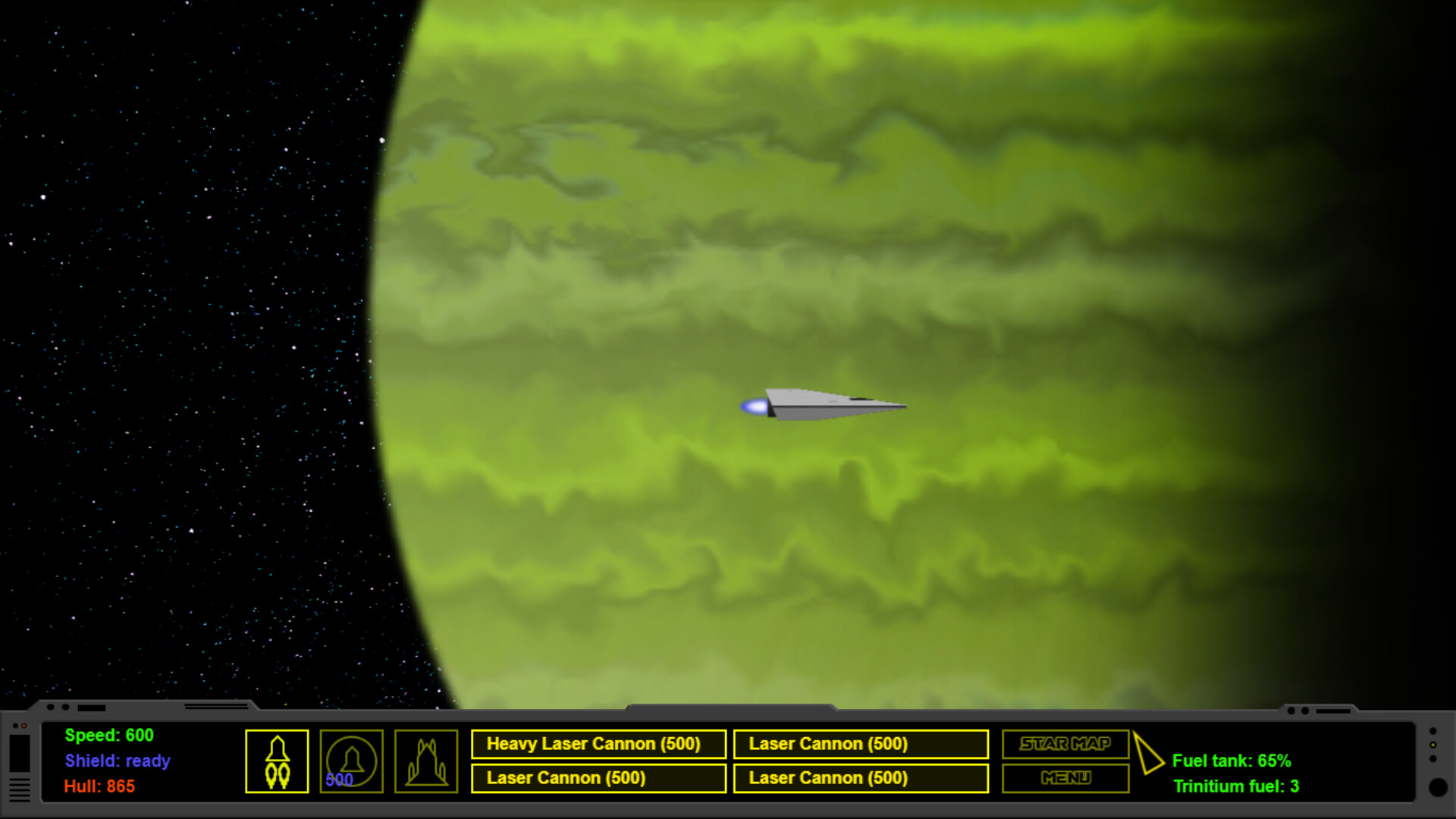This screenshot has width=1456, height=819.
Task: Toggle the Heavy Laser Cannon weapon slot
Action: pos(598,744)
